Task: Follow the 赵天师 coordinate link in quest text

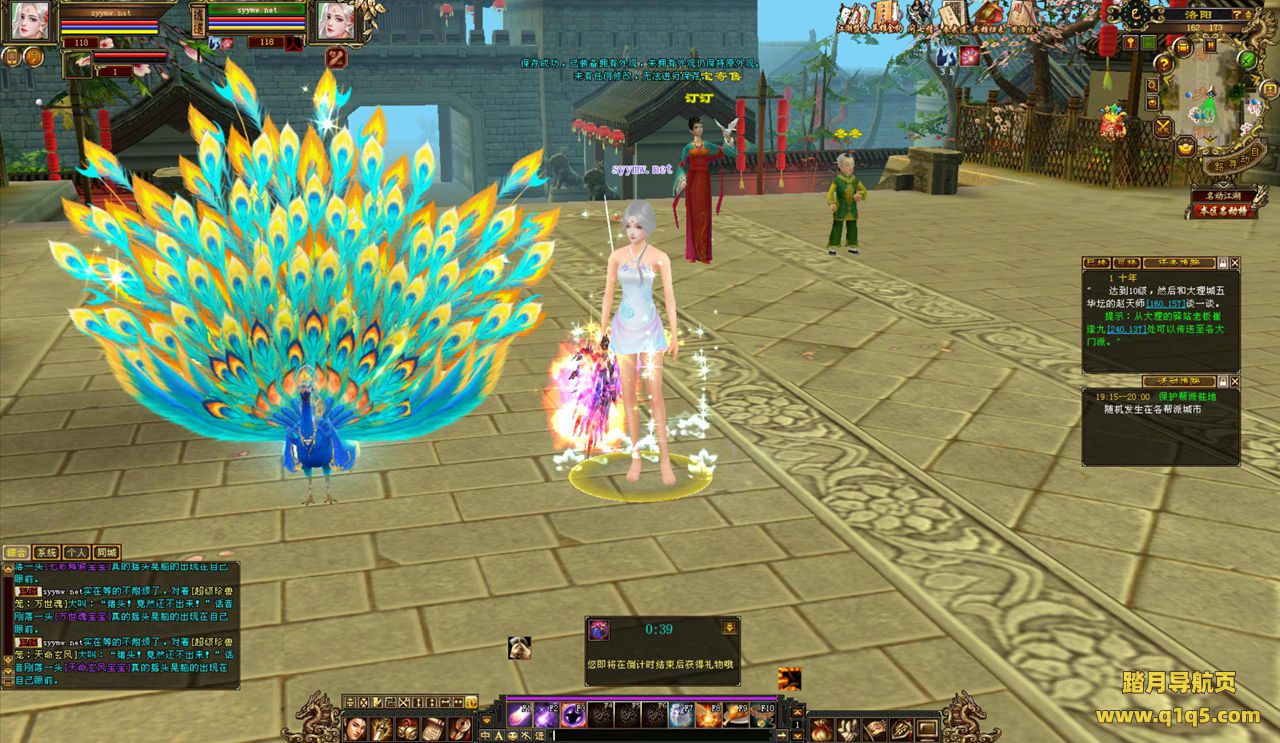Action: coord(1167,303)
